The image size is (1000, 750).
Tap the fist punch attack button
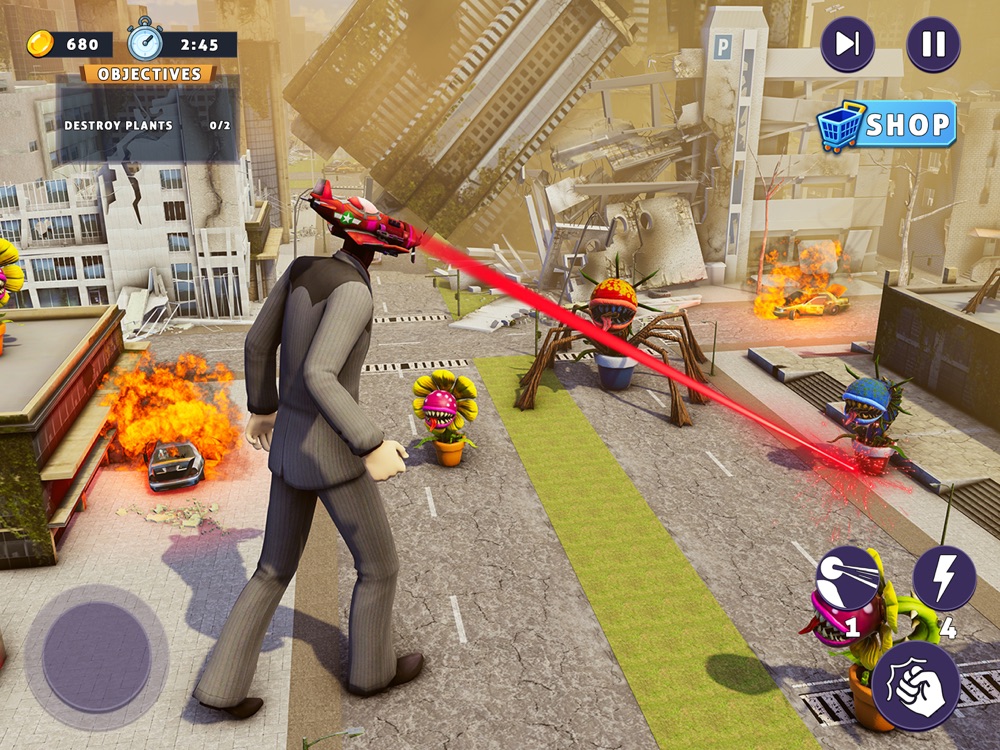tap(915, 685)
